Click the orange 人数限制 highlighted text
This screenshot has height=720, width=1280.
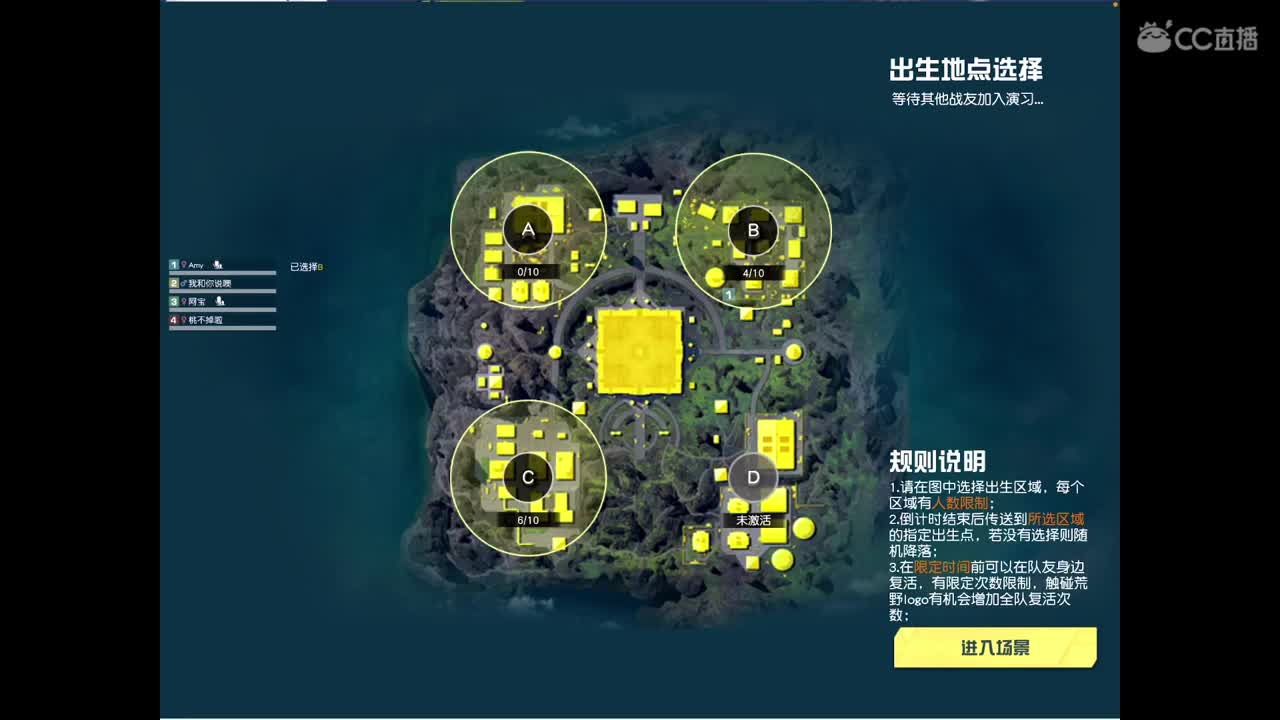[960, 503]
